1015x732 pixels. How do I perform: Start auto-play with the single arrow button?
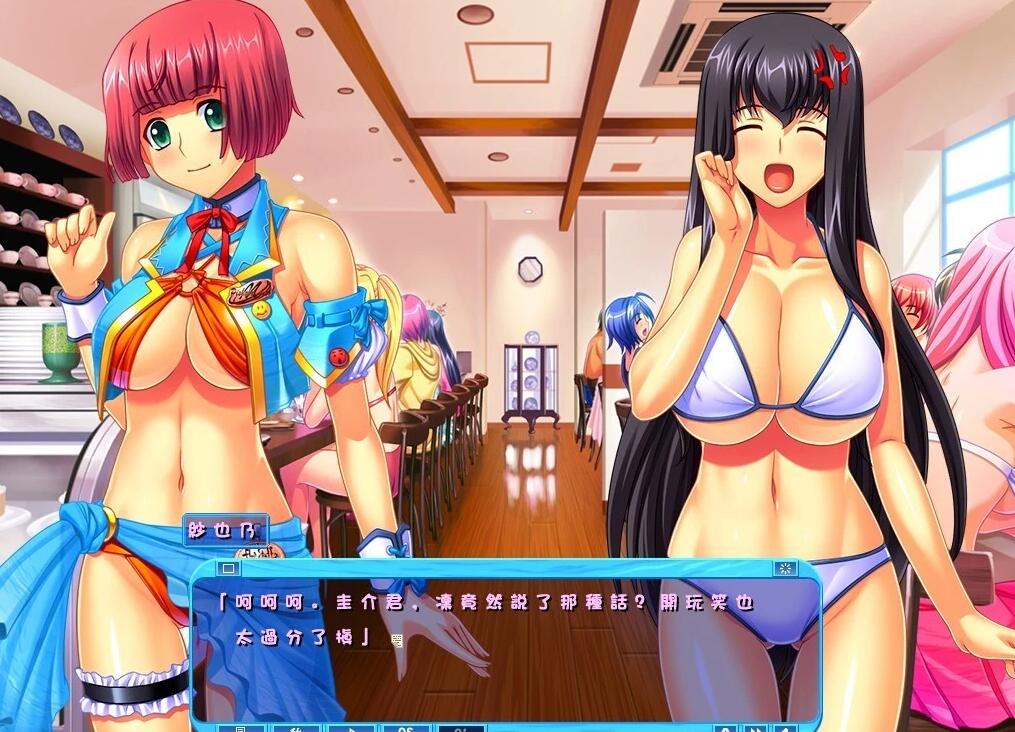tap(351, 728)
